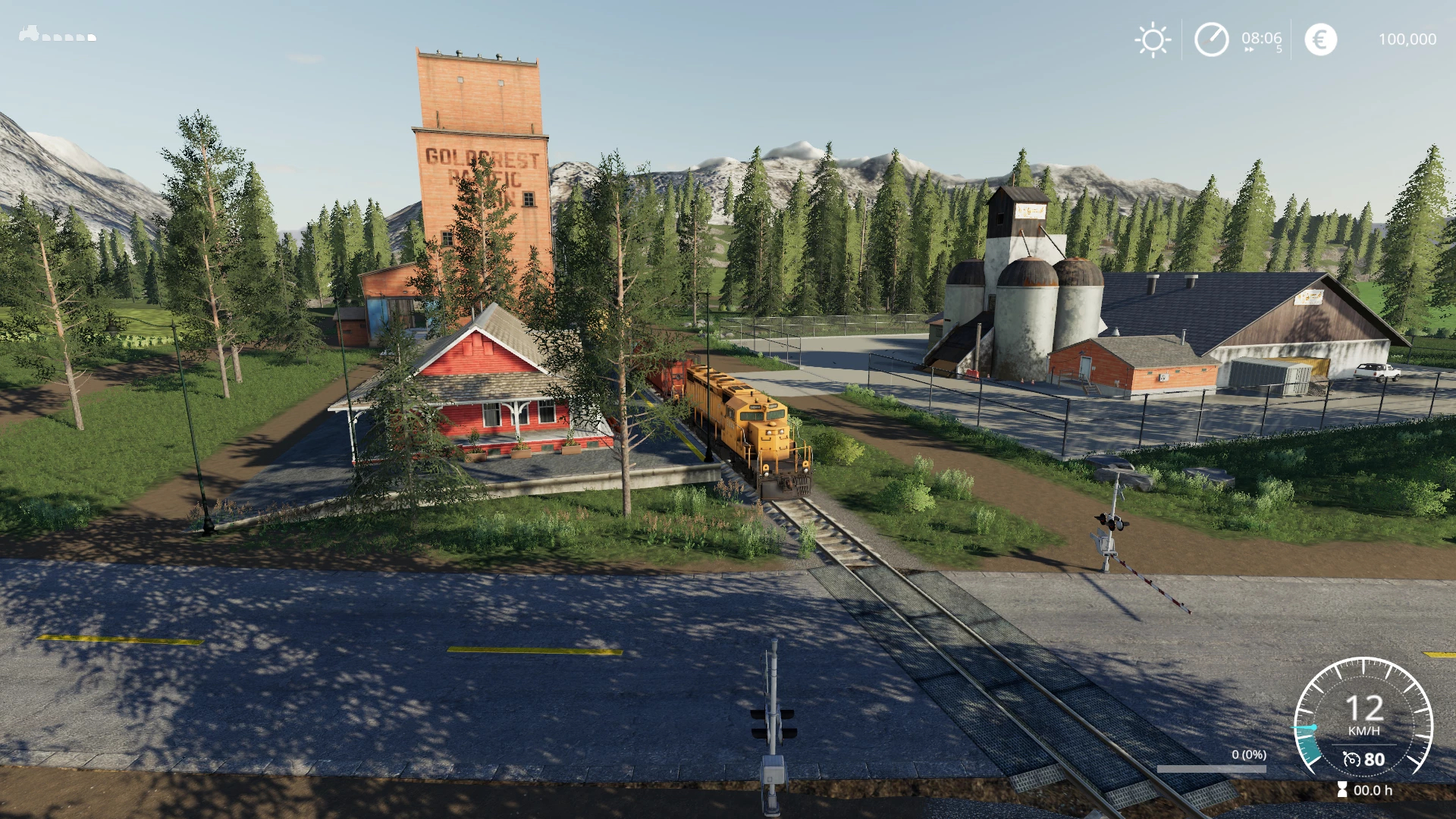Click the euro money icon

pyautogui.click(x=1320, y=39)
